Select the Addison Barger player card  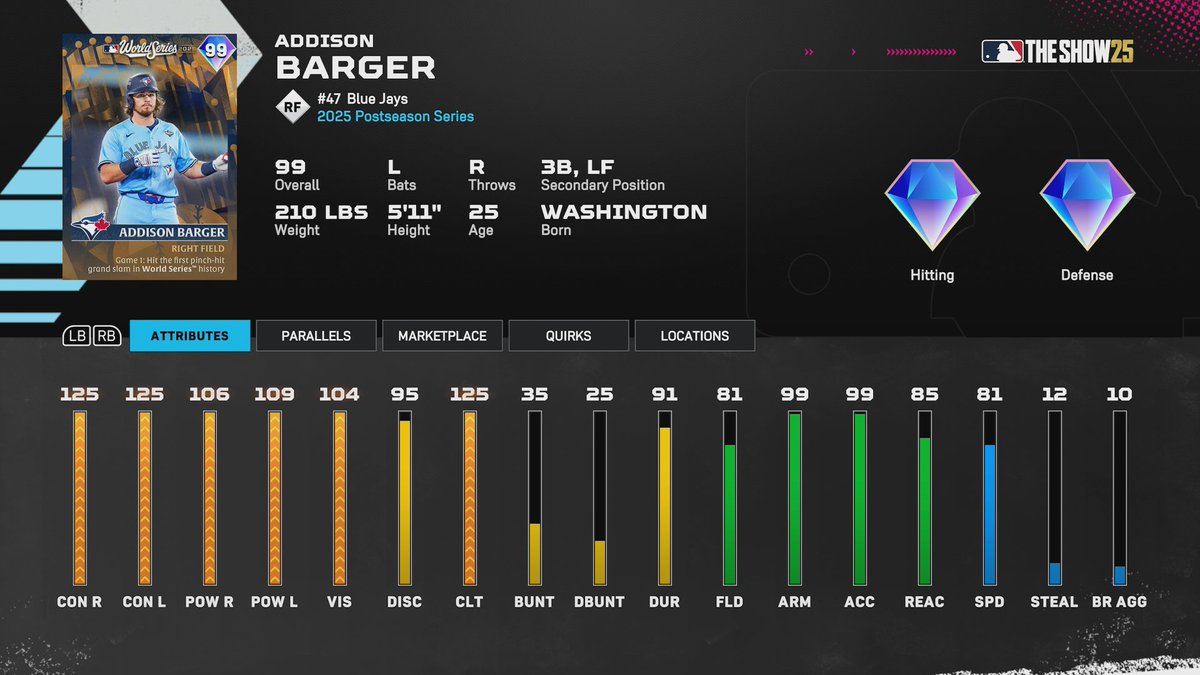pyautogui.click(x=149, y=156)
